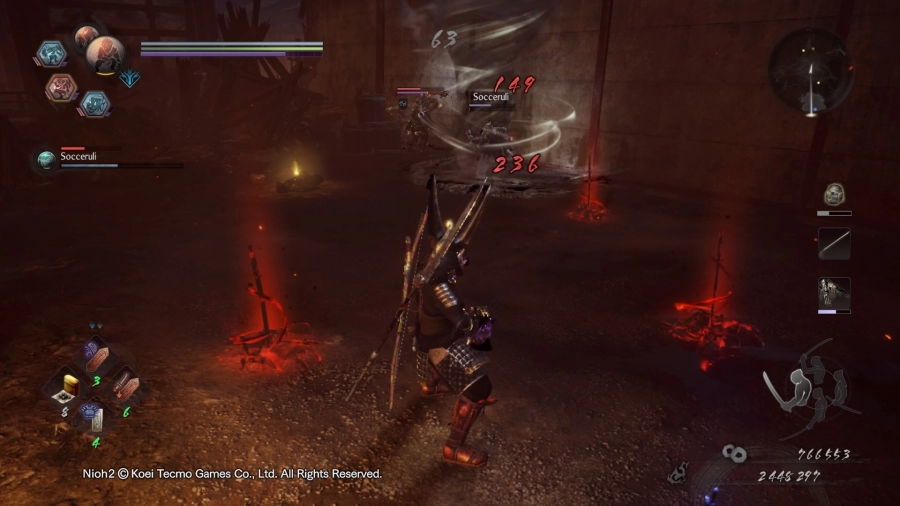Activate the lower blue hexagon yokai ability
Viewport: 900px width, 506px height.
coord(94,102)
